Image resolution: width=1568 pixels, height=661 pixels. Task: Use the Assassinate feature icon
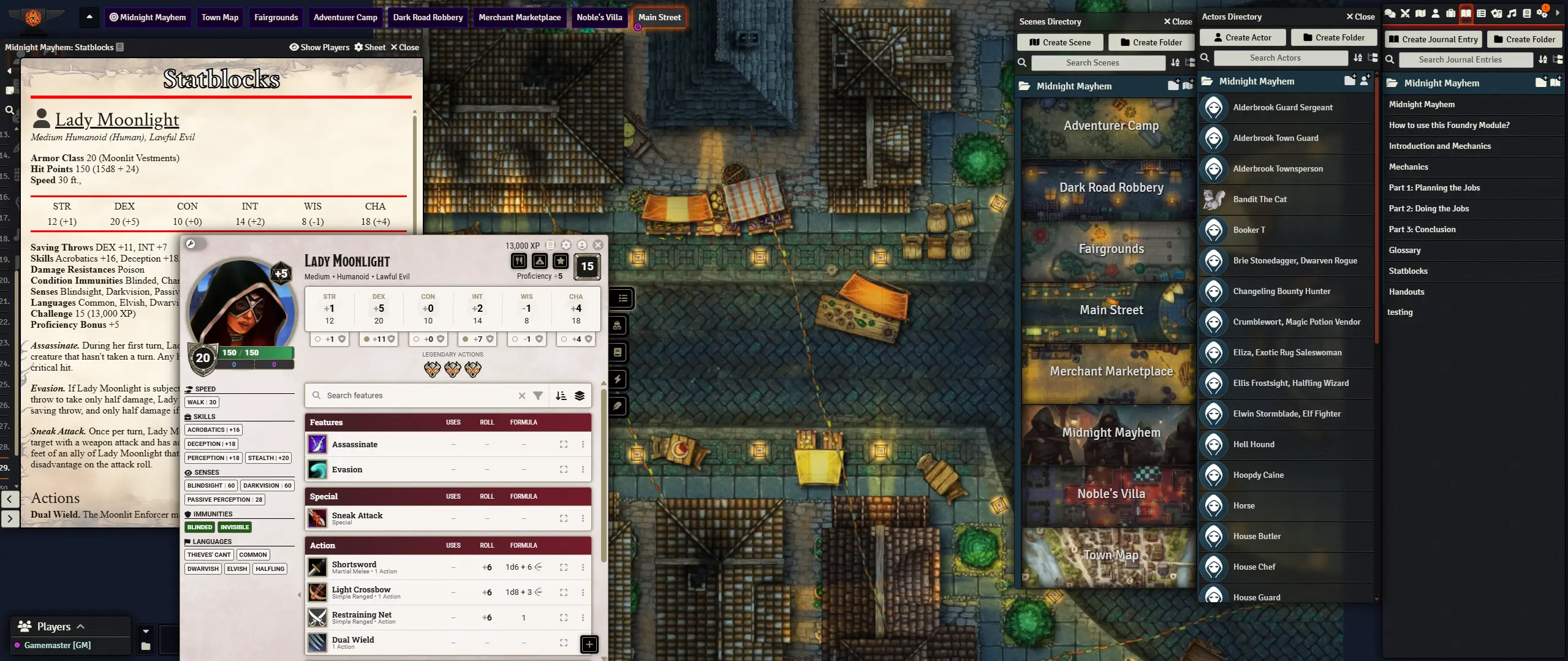(x=317, y=444)
